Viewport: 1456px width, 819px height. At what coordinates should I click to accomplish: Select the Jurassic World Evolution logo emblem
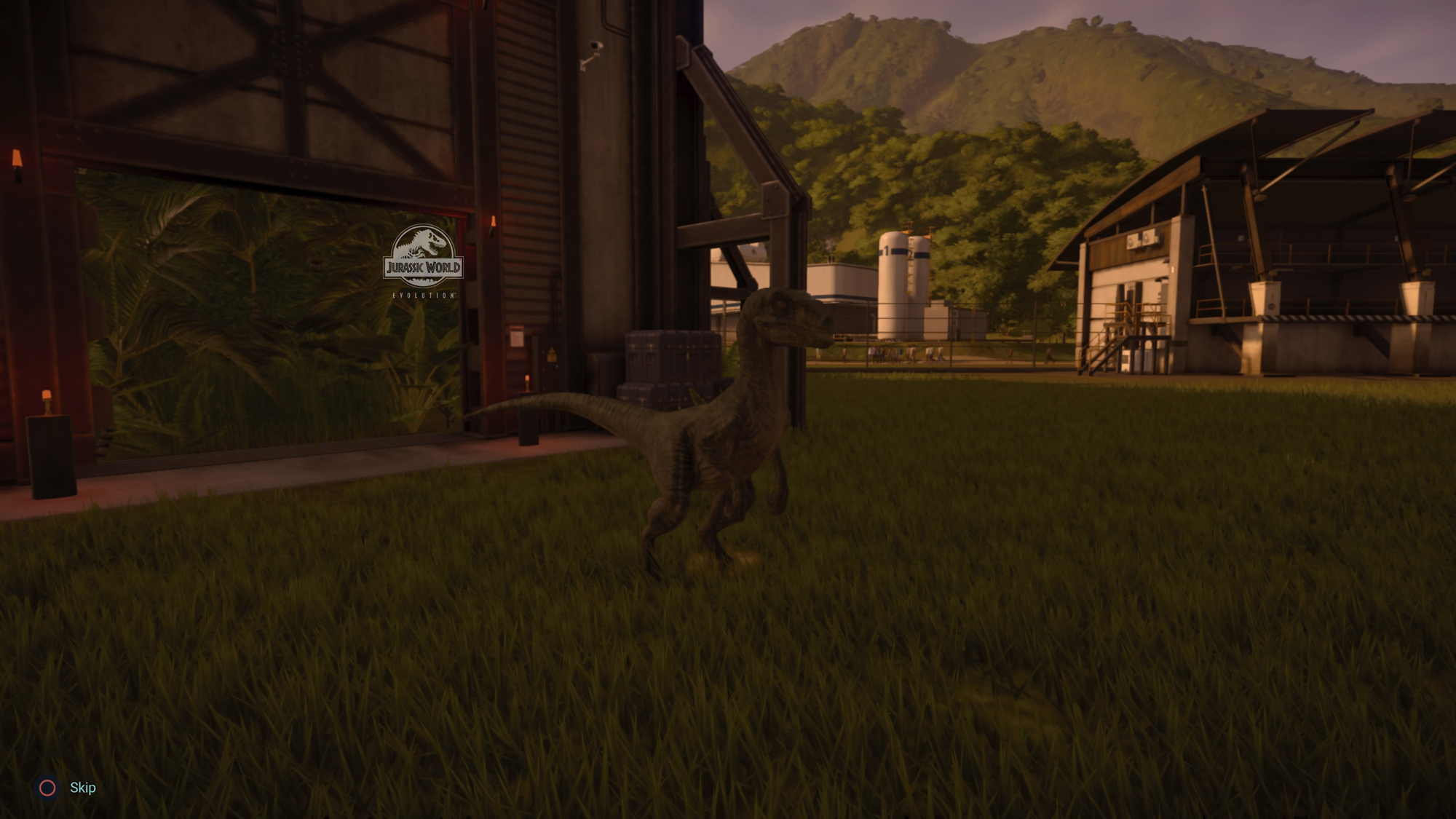(422, 255)
